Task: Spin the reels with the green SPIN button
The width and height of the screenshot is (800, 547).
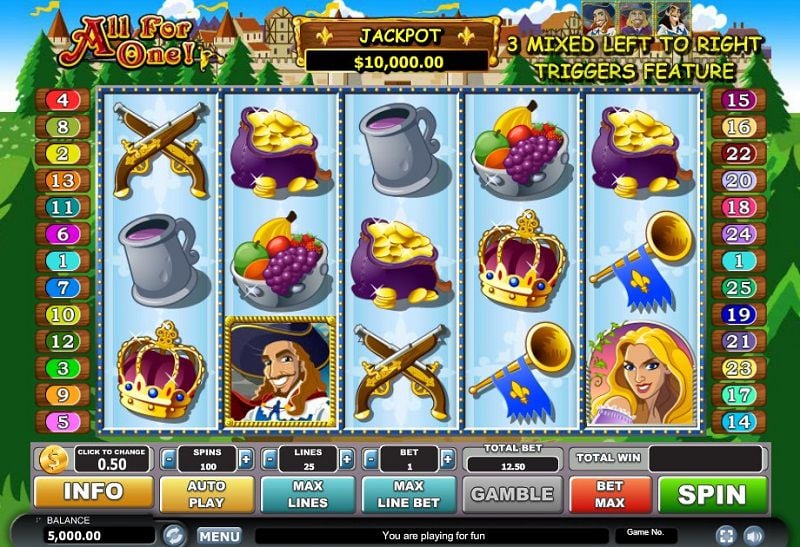Action: pyautogui.click(x=711, y=494)
